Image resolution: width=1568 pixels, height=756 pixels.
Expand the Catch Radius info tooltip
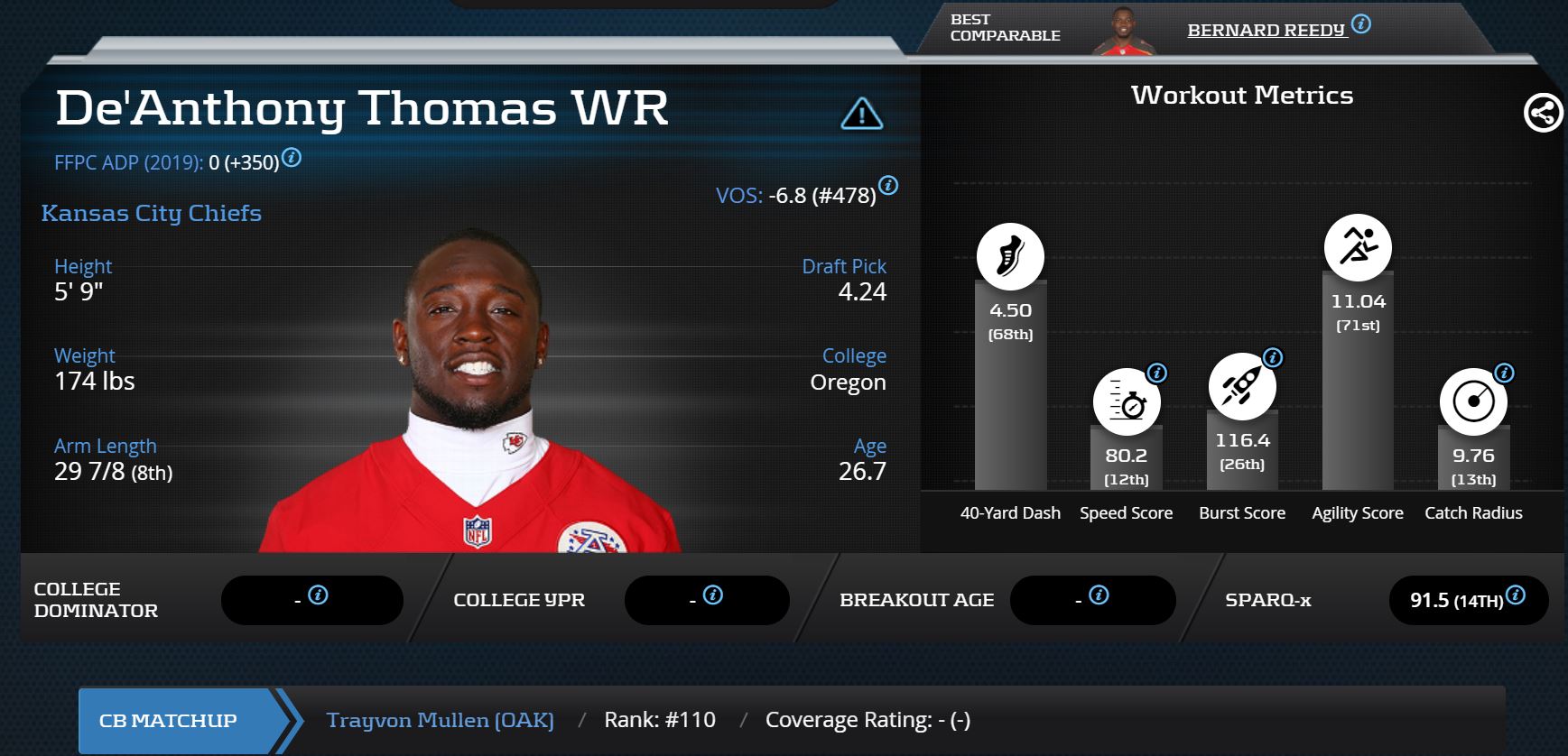pos(1504,371)
